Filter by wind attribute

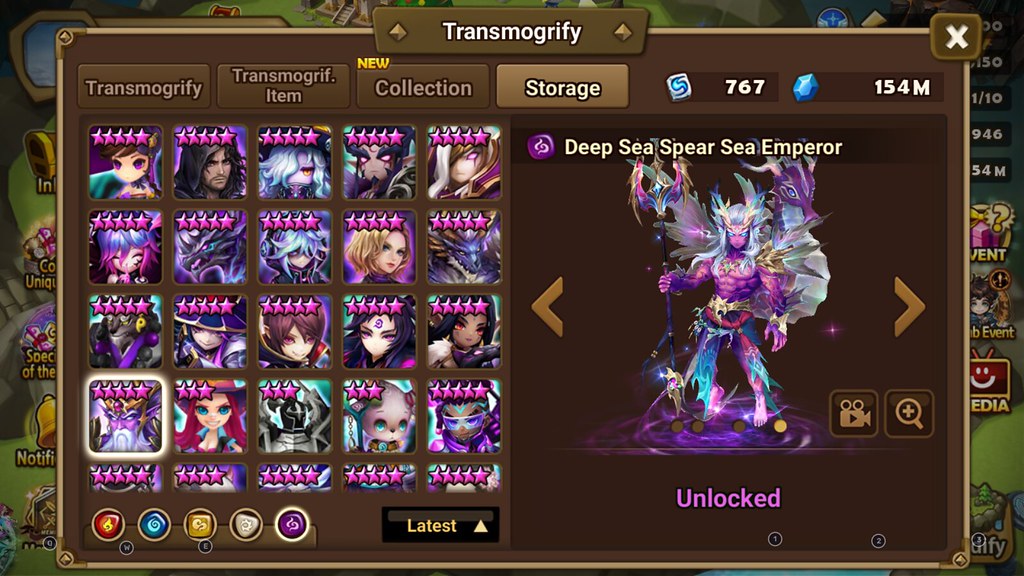200,524
